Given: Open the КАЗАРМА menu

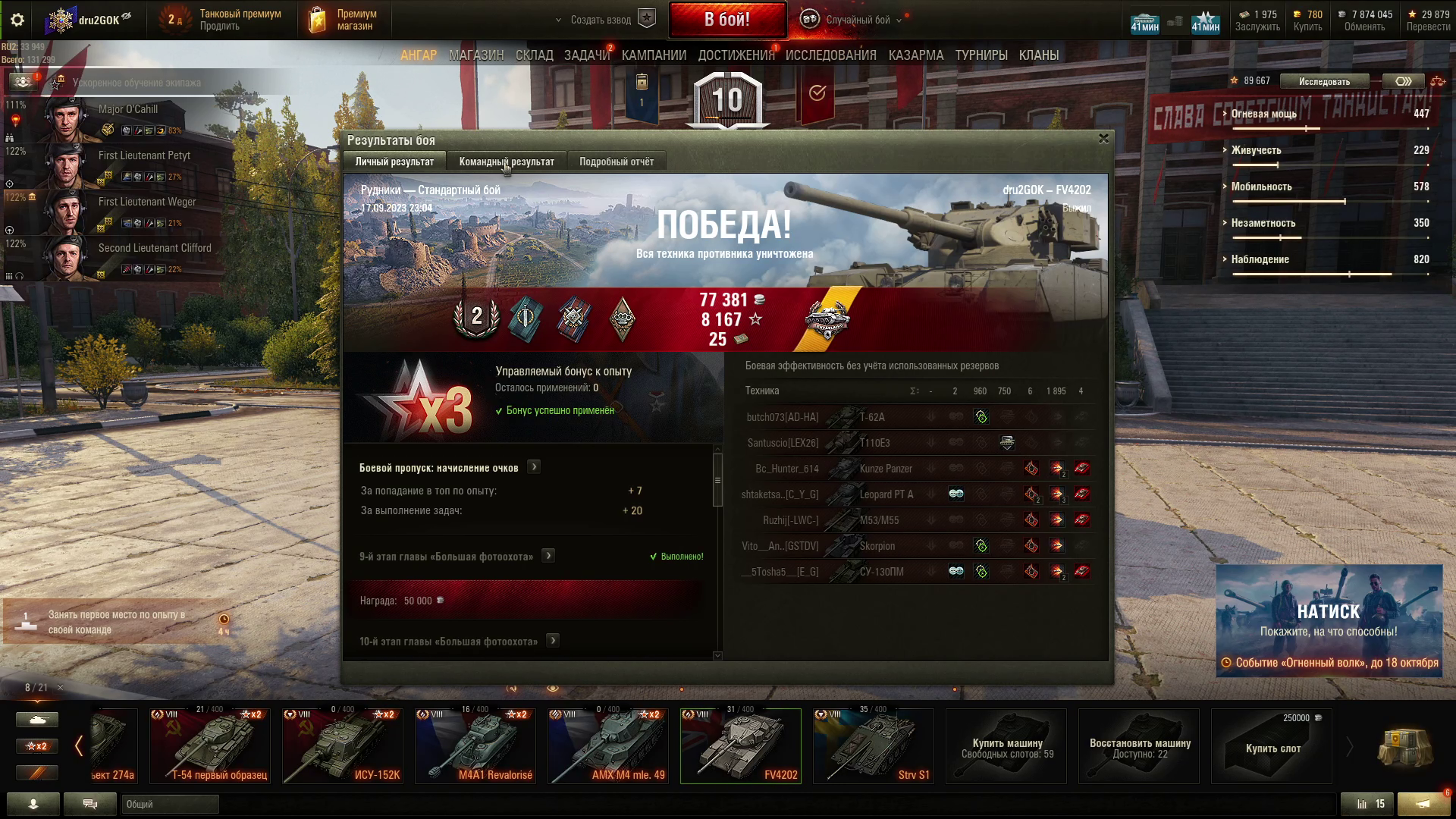Looking at the screenshot, I should click(x=916, y=55).
